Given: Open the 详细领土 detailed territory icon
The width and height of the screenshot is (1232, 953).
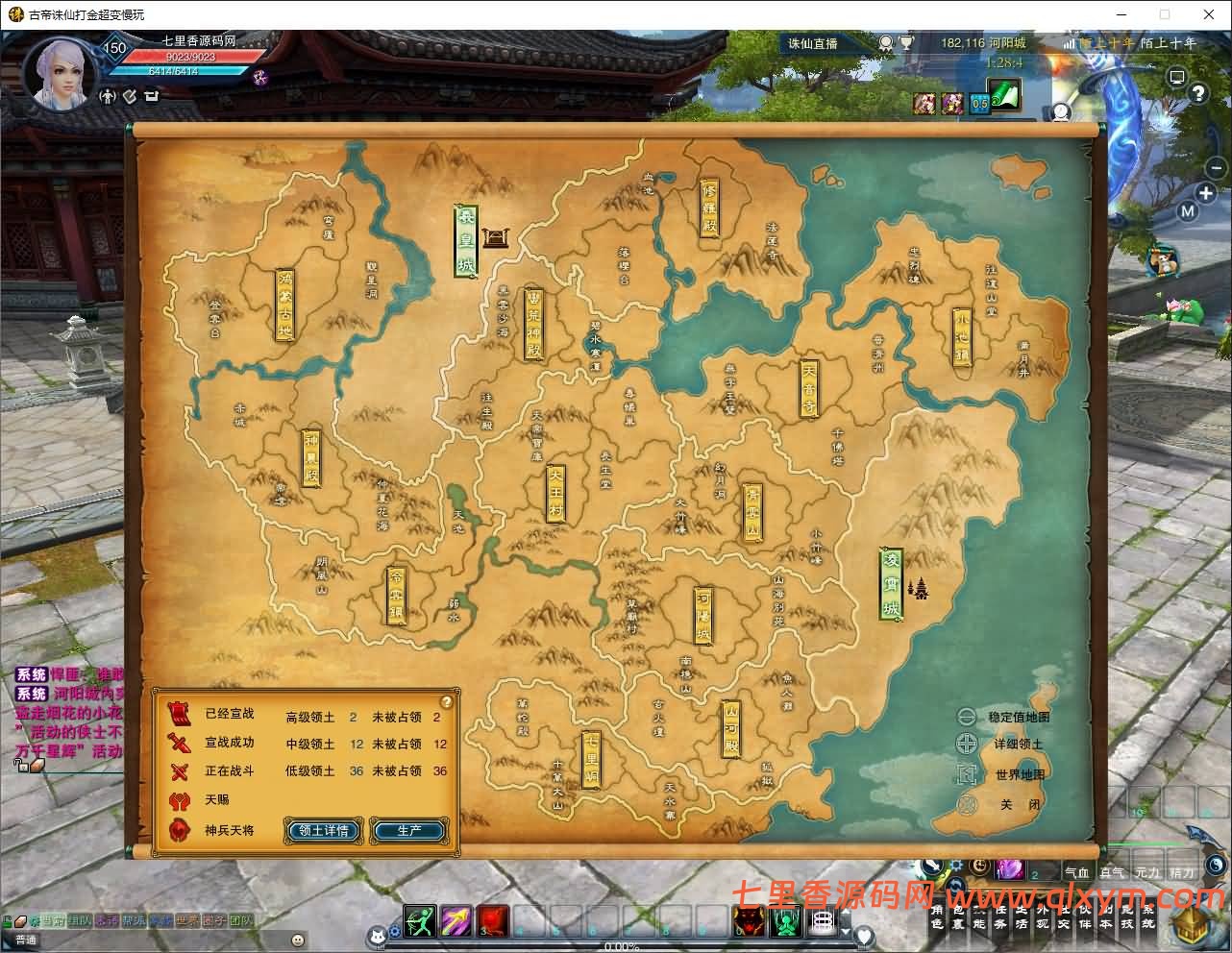Looking at the screenshot, I should coord(965,744).
